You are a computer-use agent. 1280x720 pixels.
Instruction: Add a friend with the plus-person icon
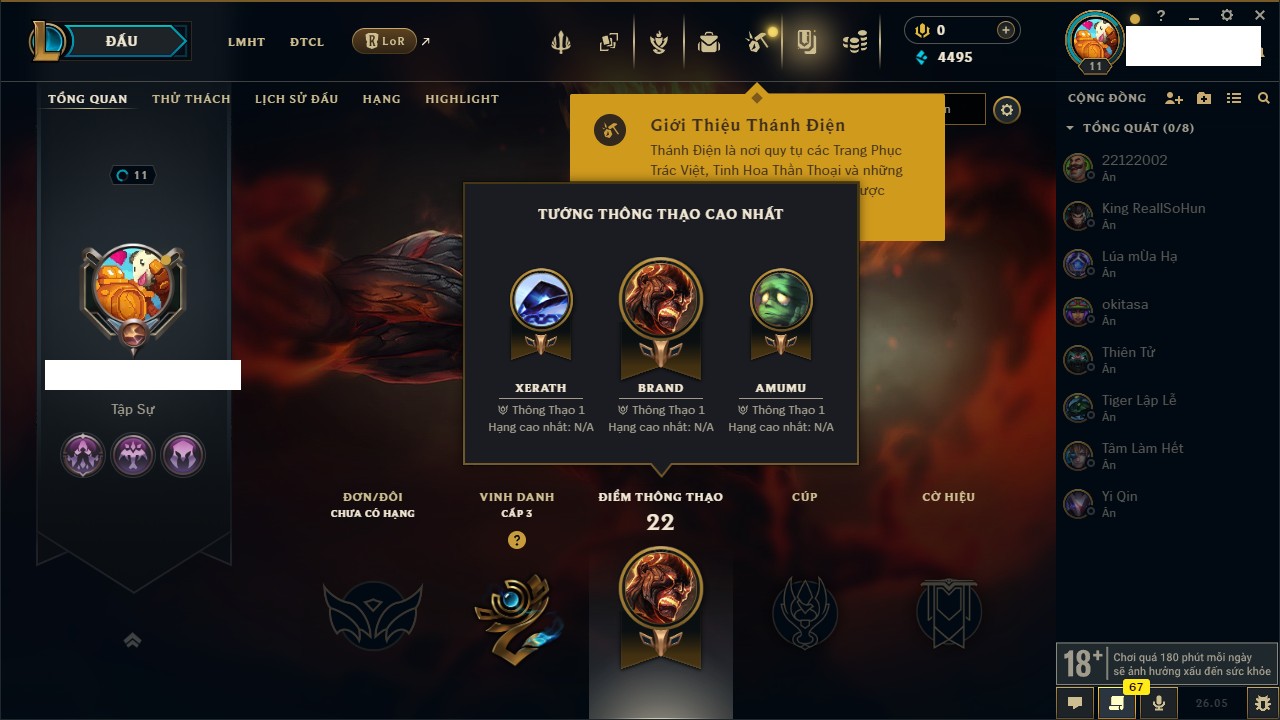coord(1174,98)
